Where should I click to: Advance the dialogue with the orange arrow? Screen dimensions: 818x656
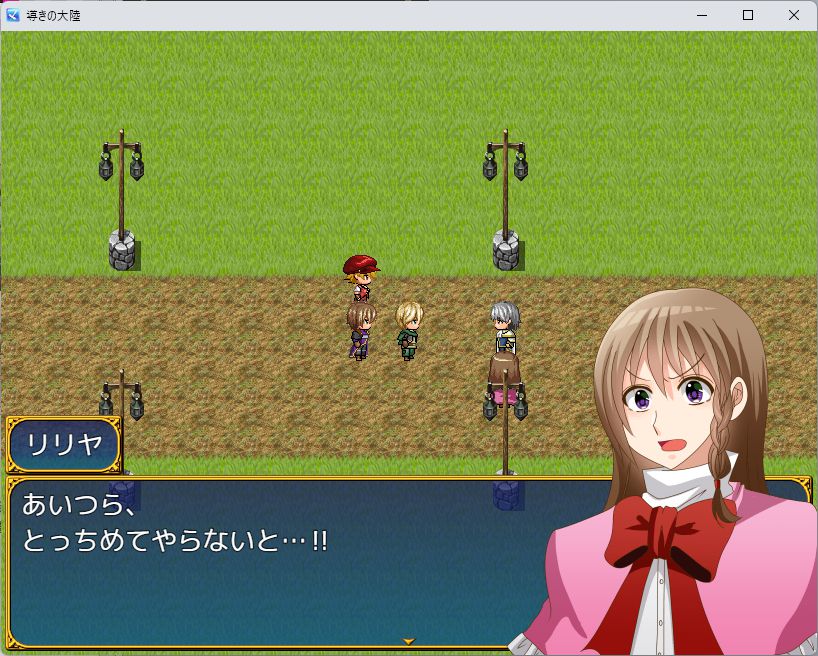408,640
